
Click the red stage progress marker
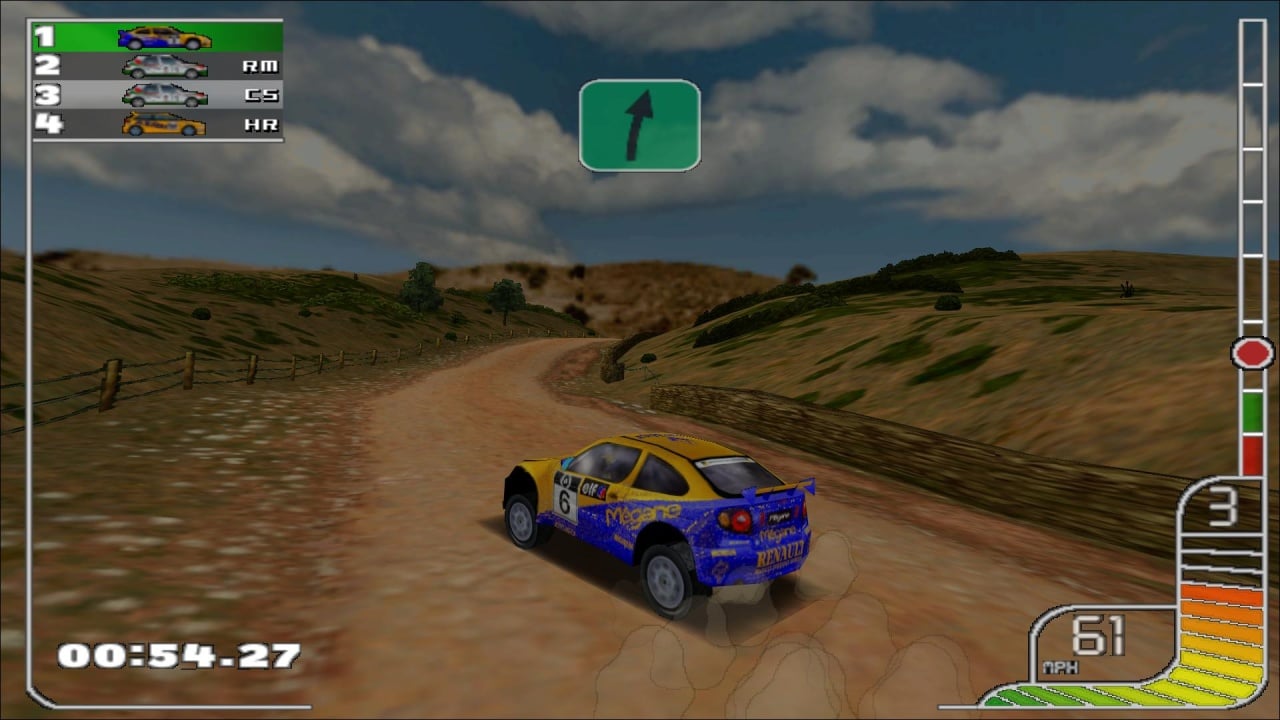click(x=1252, y=352)
